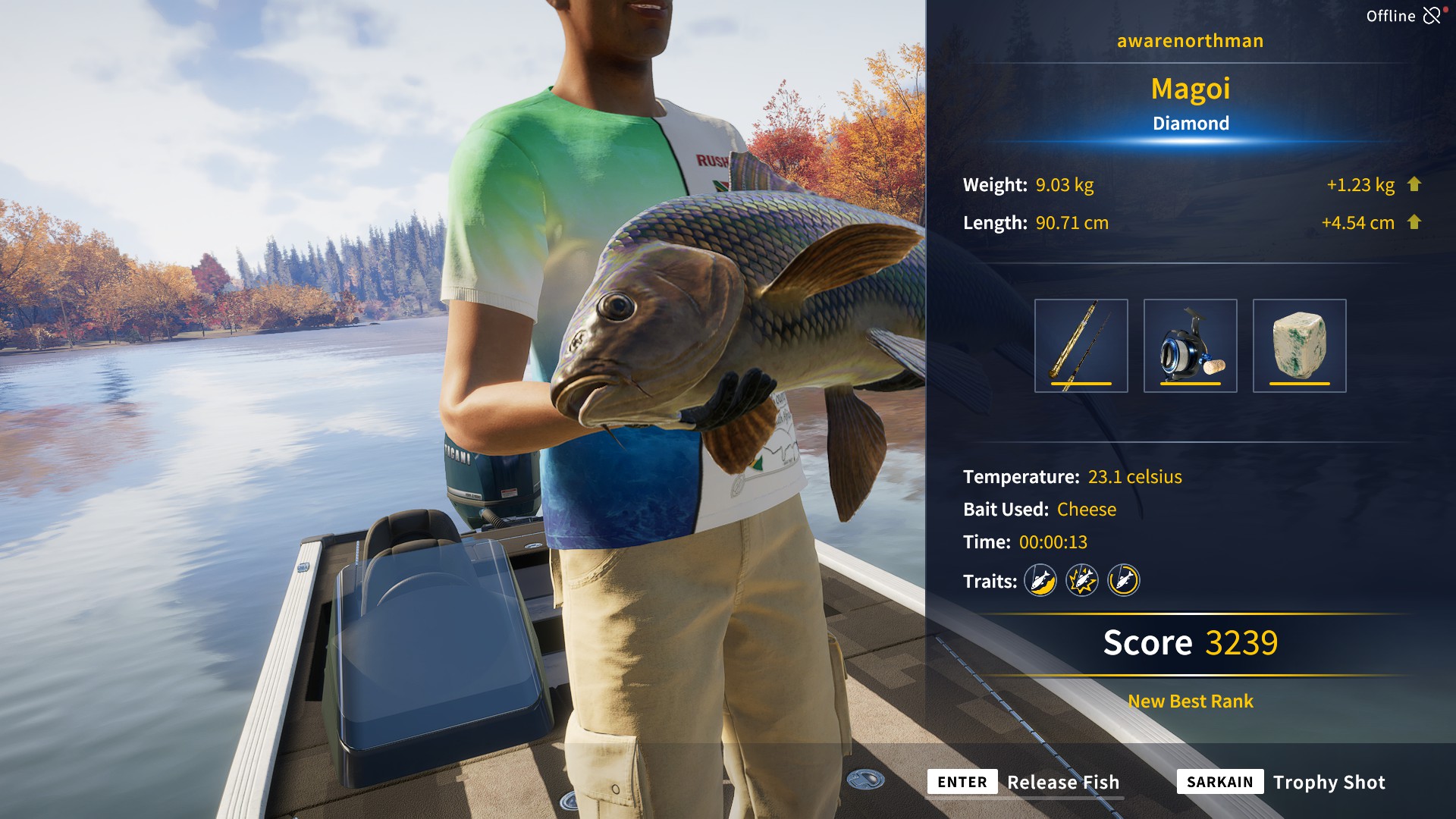This screenshot has height=819, width=1456.
Task: Inspect the first fish trait icon
Action: click(x=1040, y=581)
